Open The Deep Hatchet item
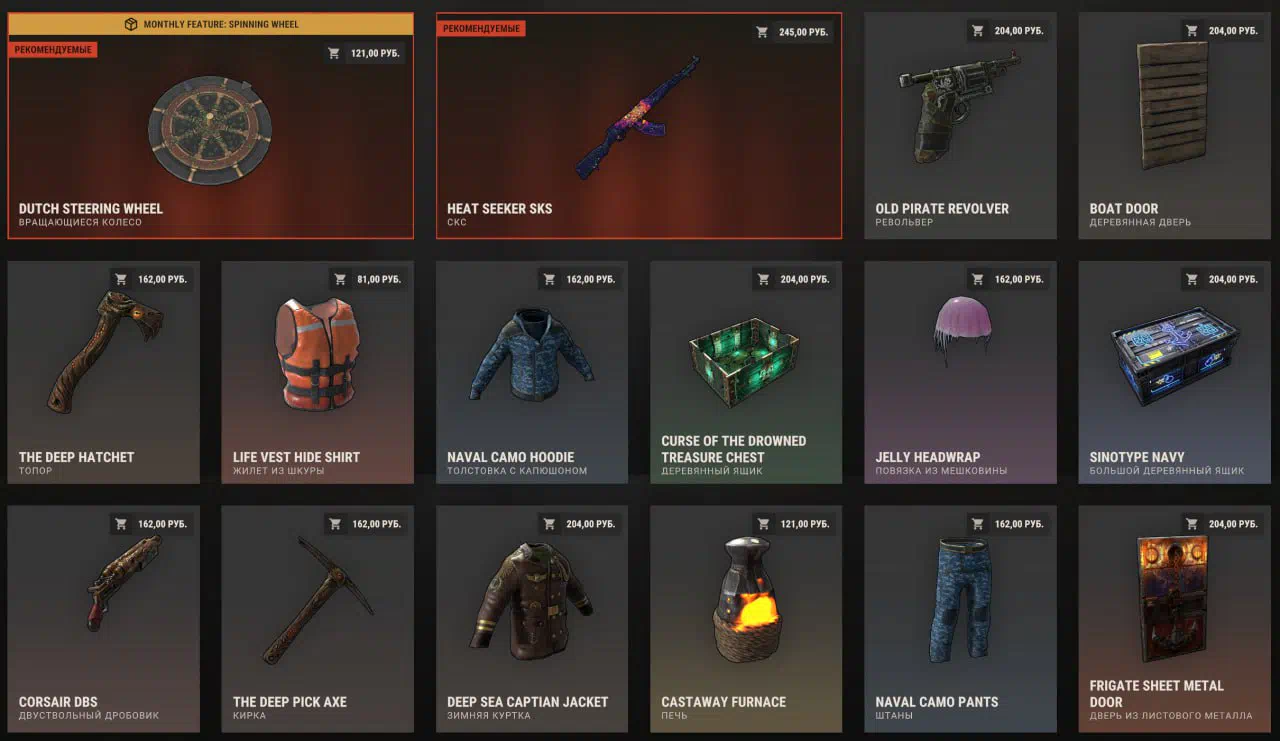Screen dimensions: 1280x741 103,370
